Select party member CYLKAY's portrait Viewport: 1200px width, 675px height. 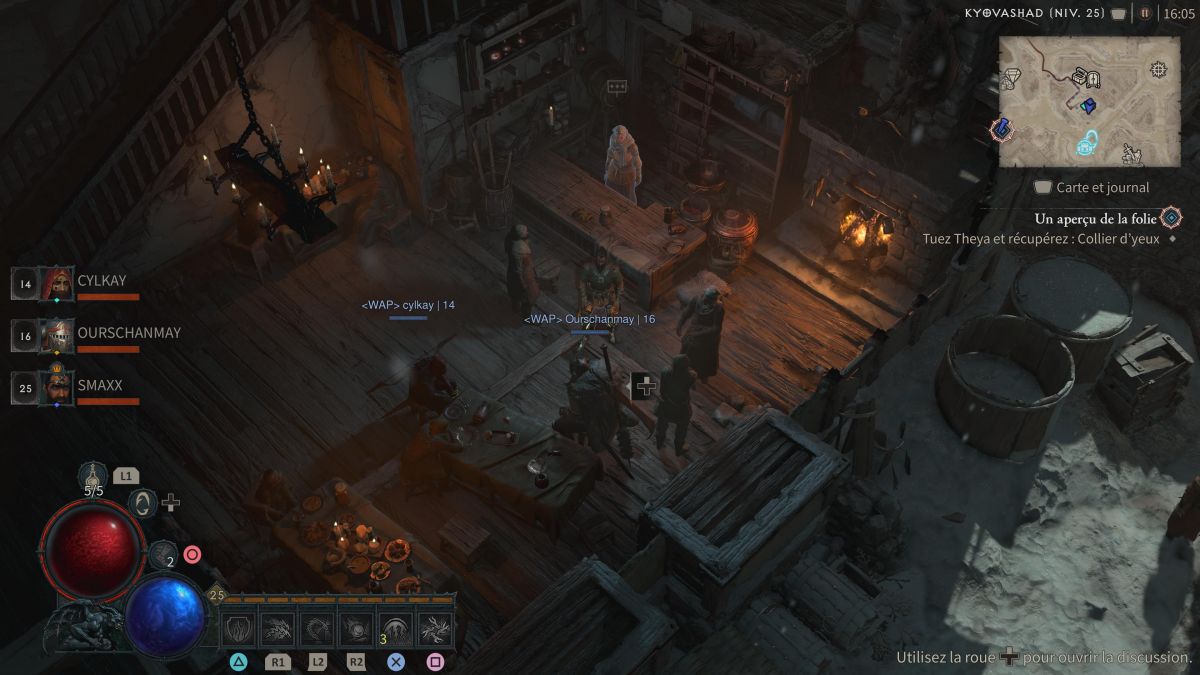[57, 283]
